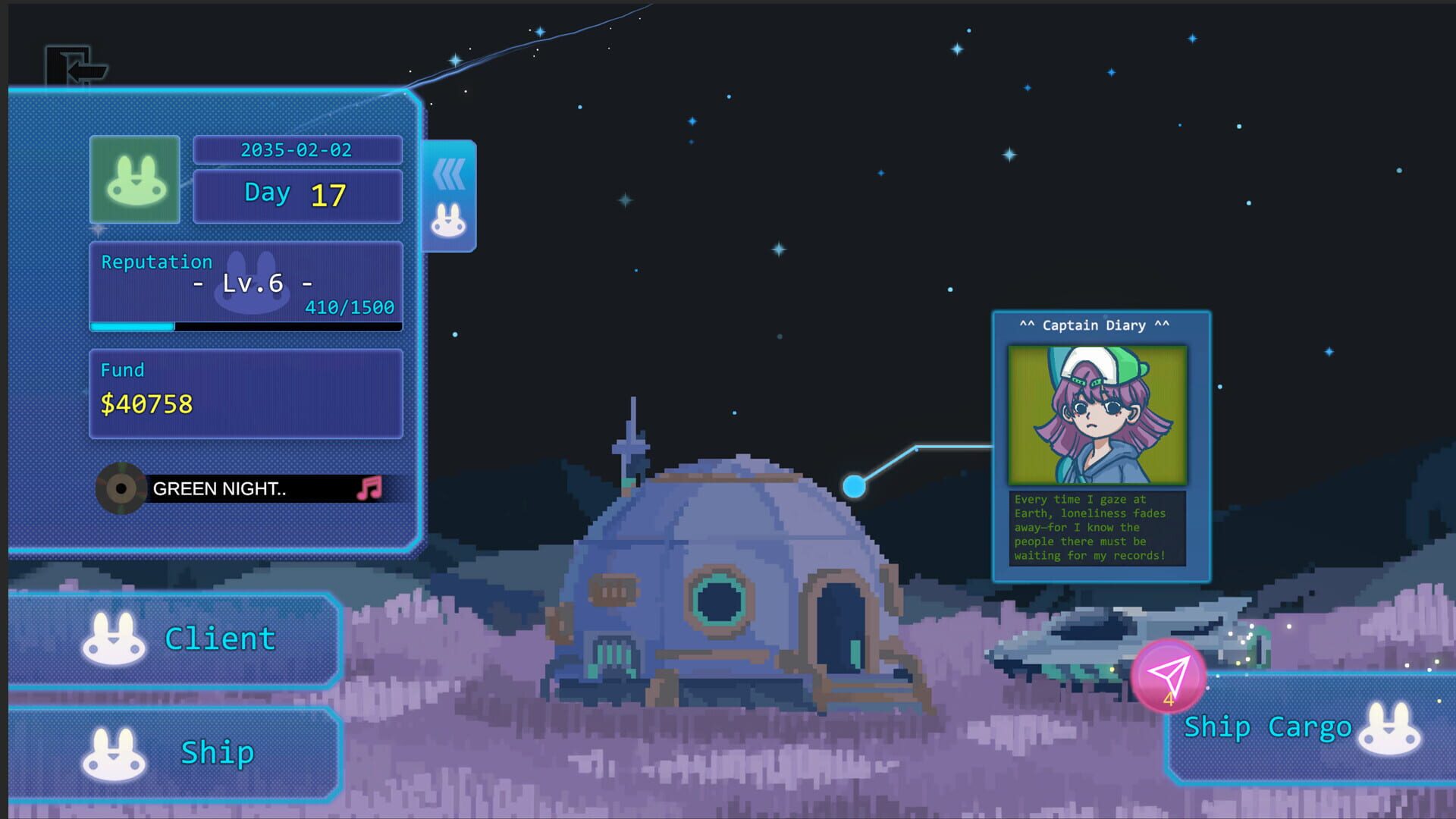Open Ship Cargo
The width and height of the screenshot is (1456, 819).
point(1269,726)
